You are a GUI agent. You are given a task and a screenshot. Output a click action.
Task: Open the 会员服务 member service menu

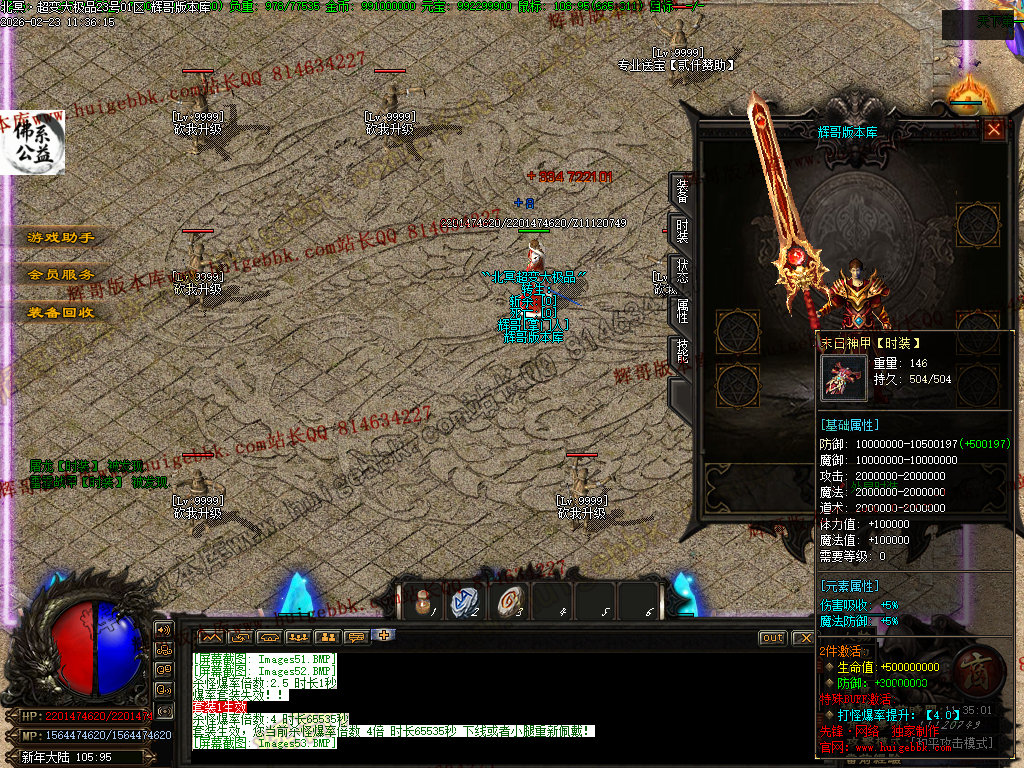60,275
